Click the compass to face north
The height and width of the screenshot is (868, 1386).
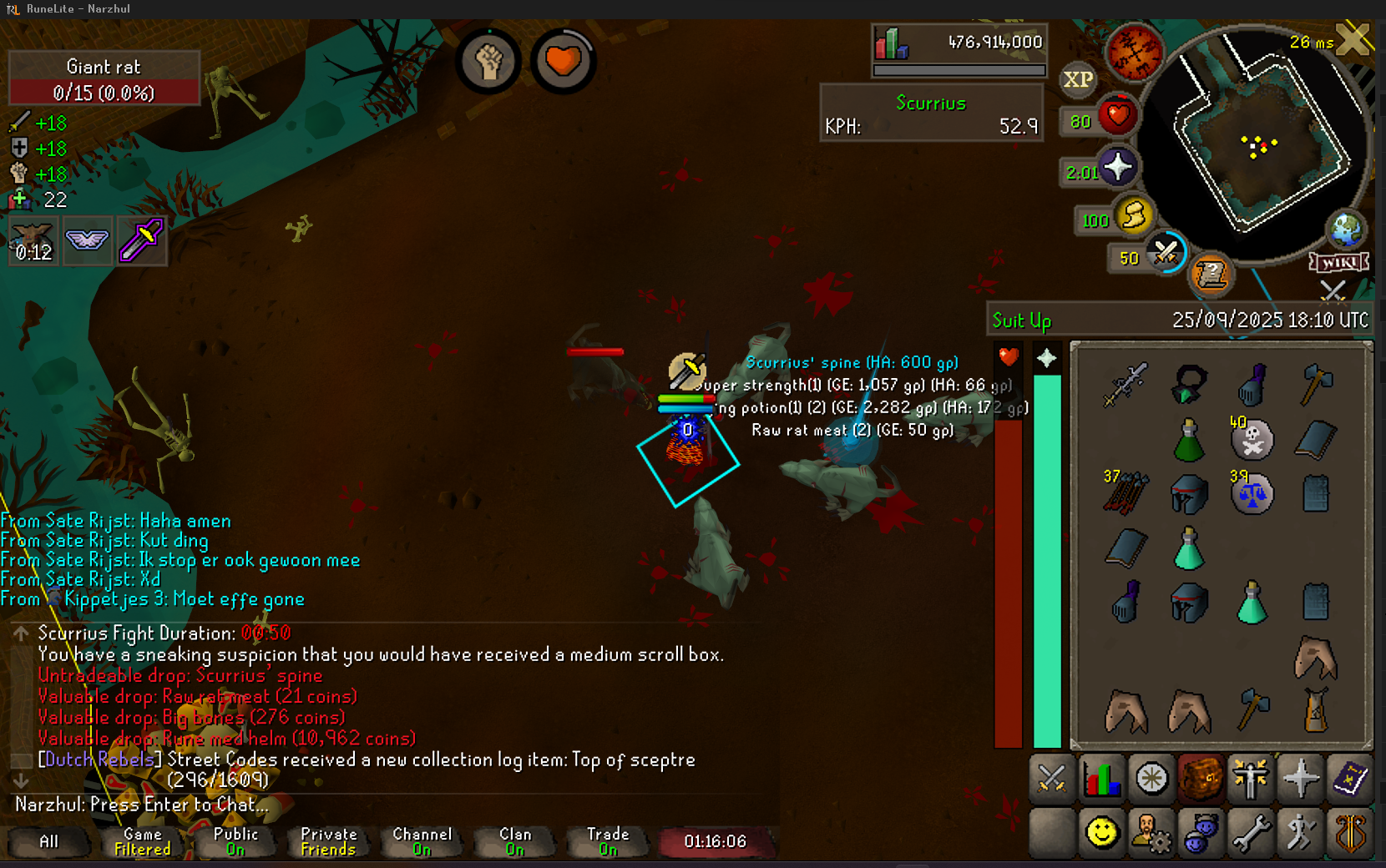1134,51
